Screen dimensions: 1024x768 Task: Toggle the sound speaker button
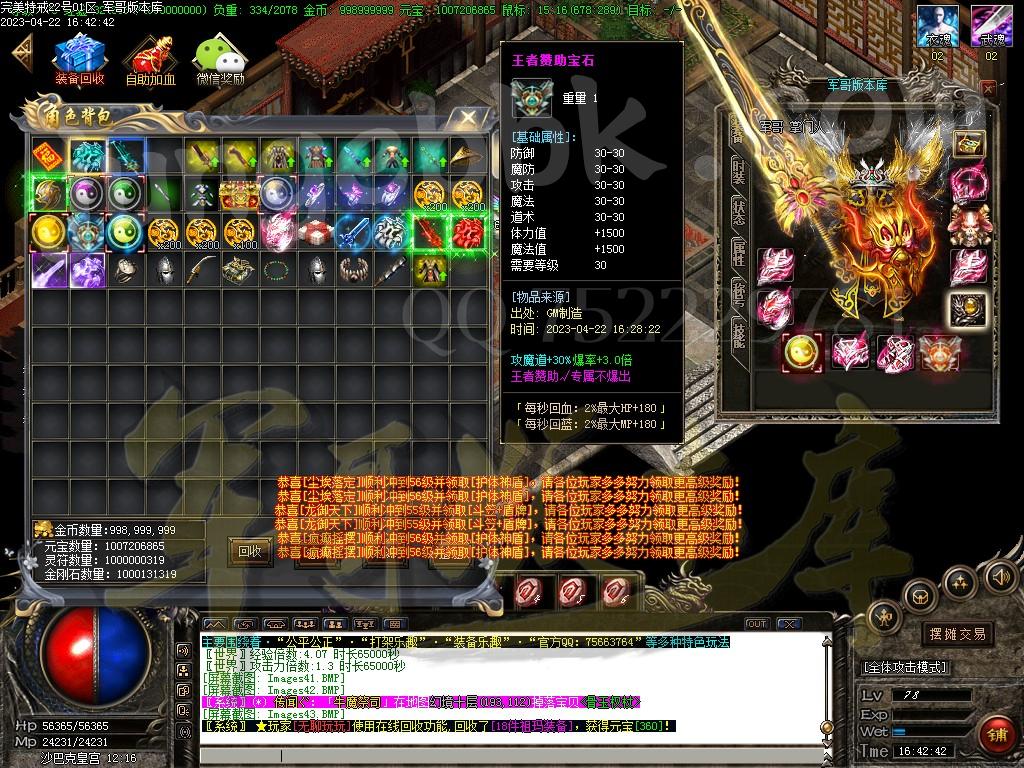coord(999,576)
